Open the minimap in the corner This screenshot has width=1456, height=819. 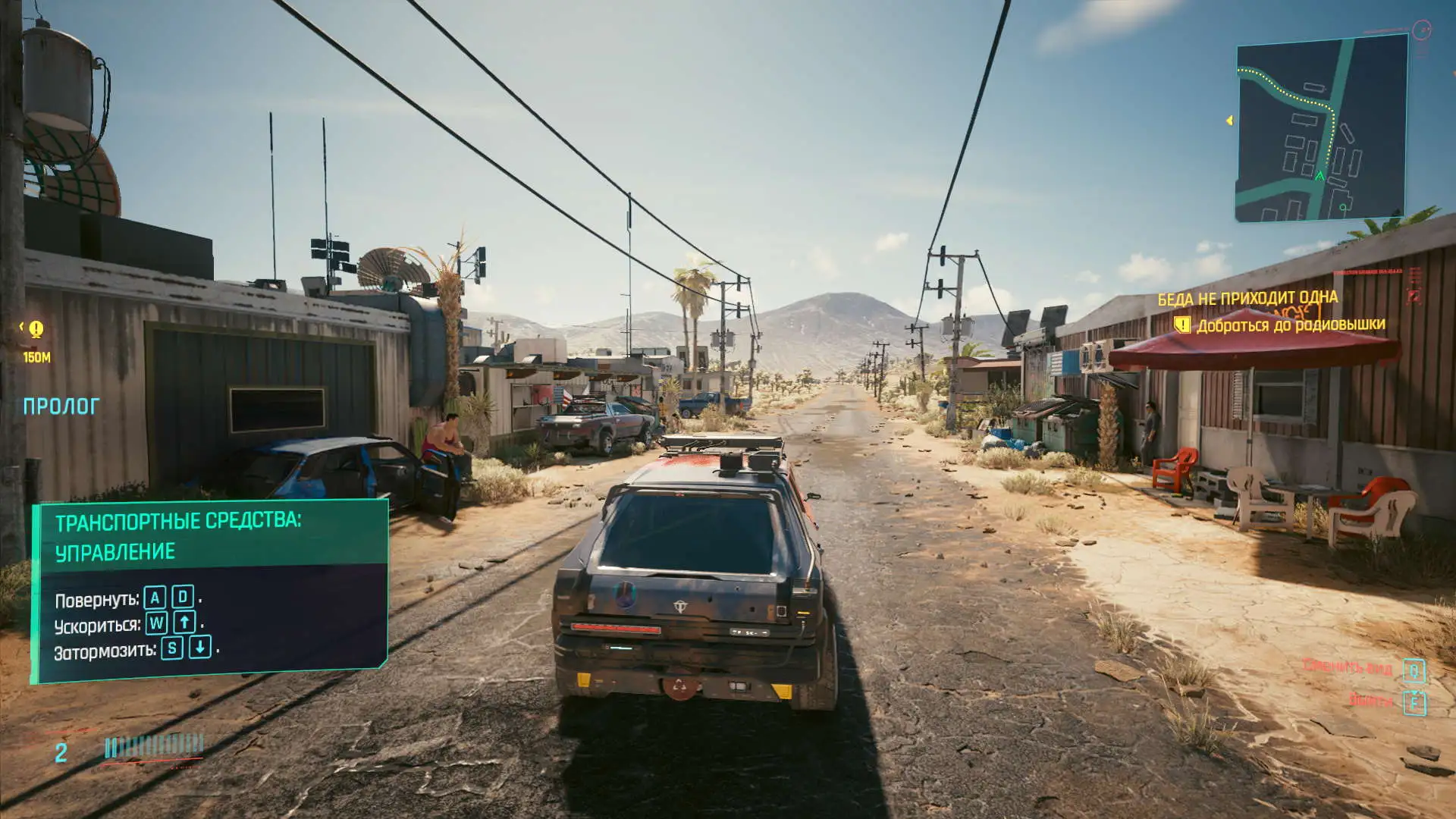[x=1322, y=129]
